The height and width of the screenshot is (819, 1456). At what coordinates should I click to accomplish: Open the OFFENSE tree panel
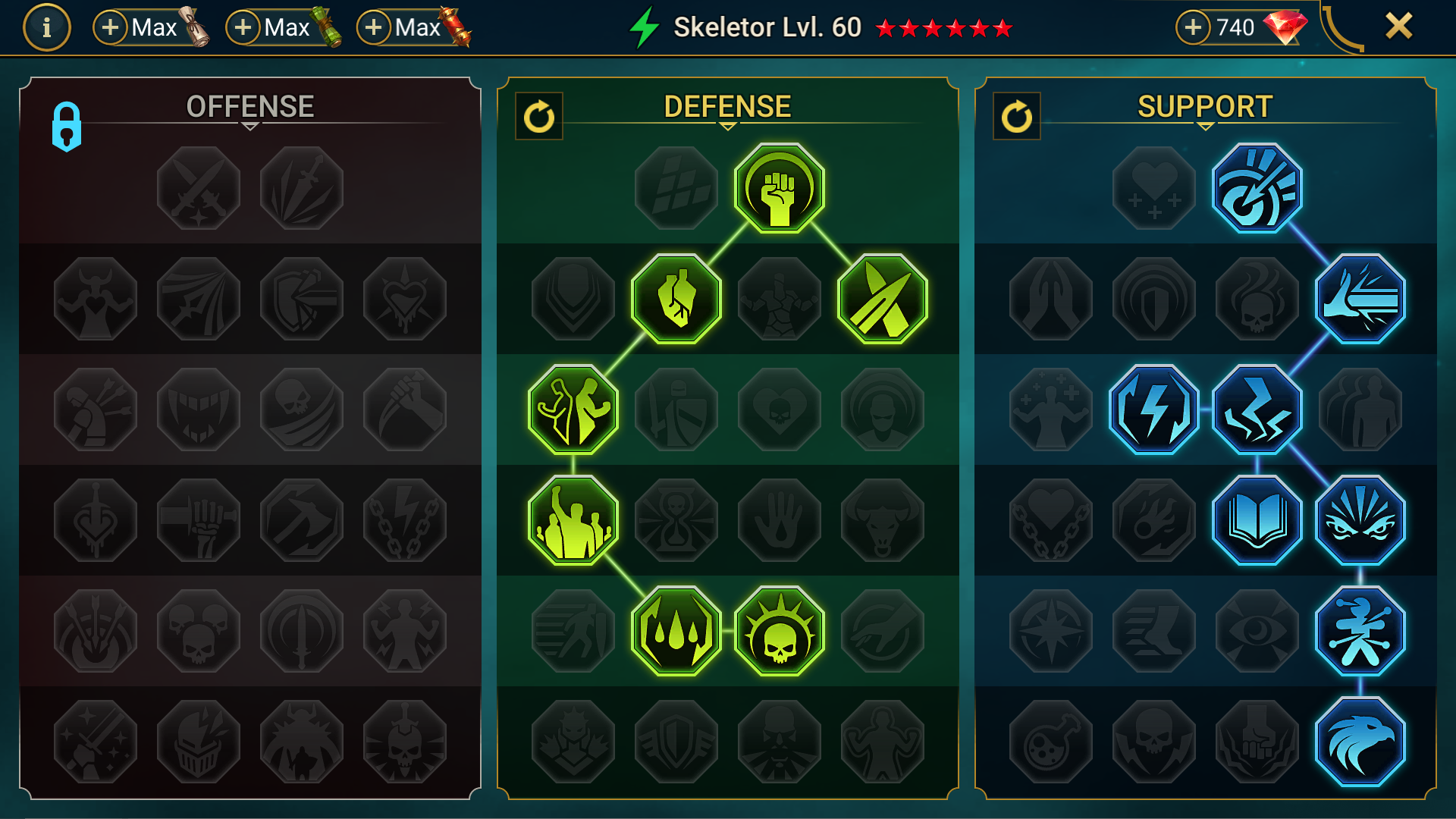click(250, 106)
